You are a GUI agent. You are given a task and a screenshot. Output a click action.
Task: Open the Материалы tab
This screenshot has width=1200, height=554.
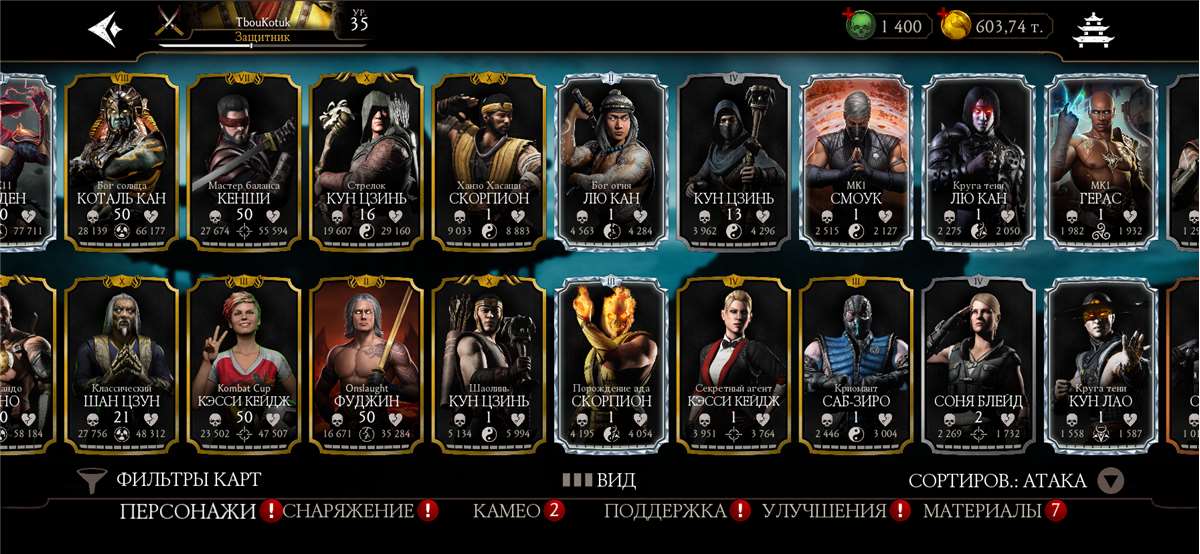[x=983, y=512]
